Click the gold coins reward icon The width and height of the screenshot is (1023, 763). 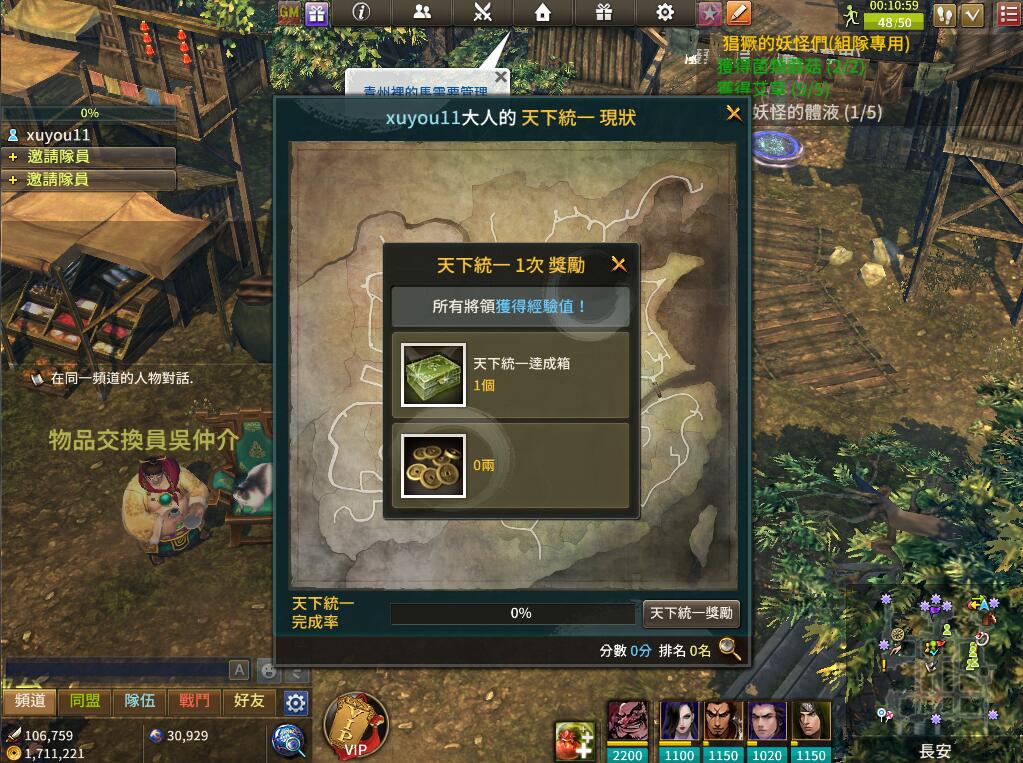point(433,465)
